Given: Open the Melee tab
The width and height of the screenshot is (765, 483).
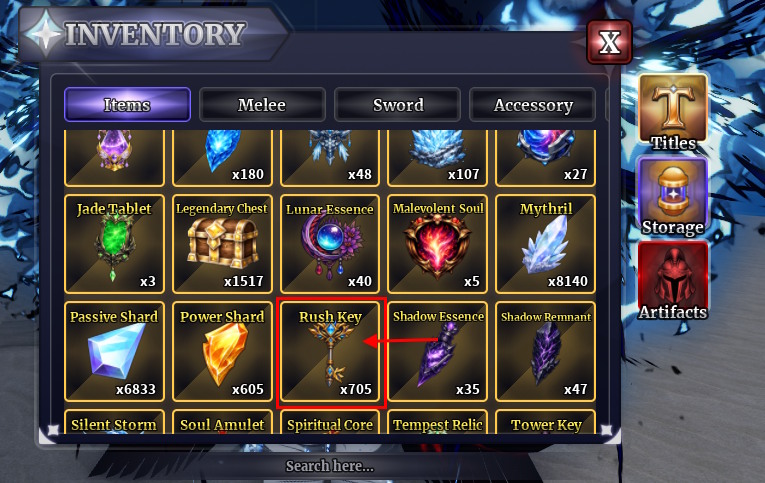Looking at the screenshot, I should (262, 104).
